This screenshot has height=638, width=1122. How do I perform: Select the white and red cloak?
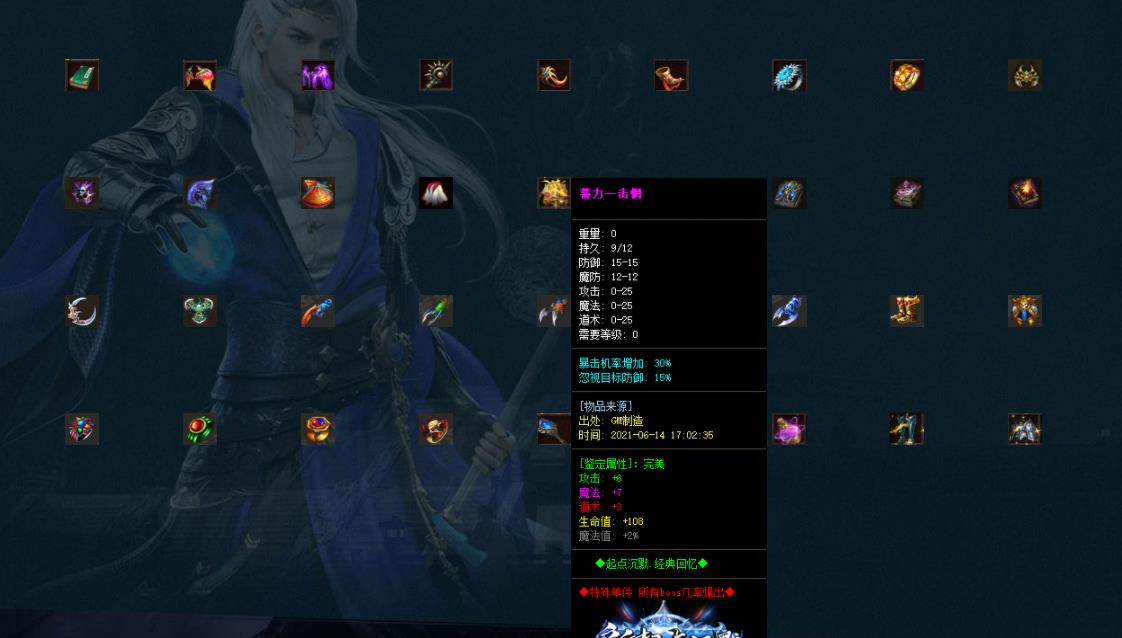pyautogui.click(x=436, y=193)
